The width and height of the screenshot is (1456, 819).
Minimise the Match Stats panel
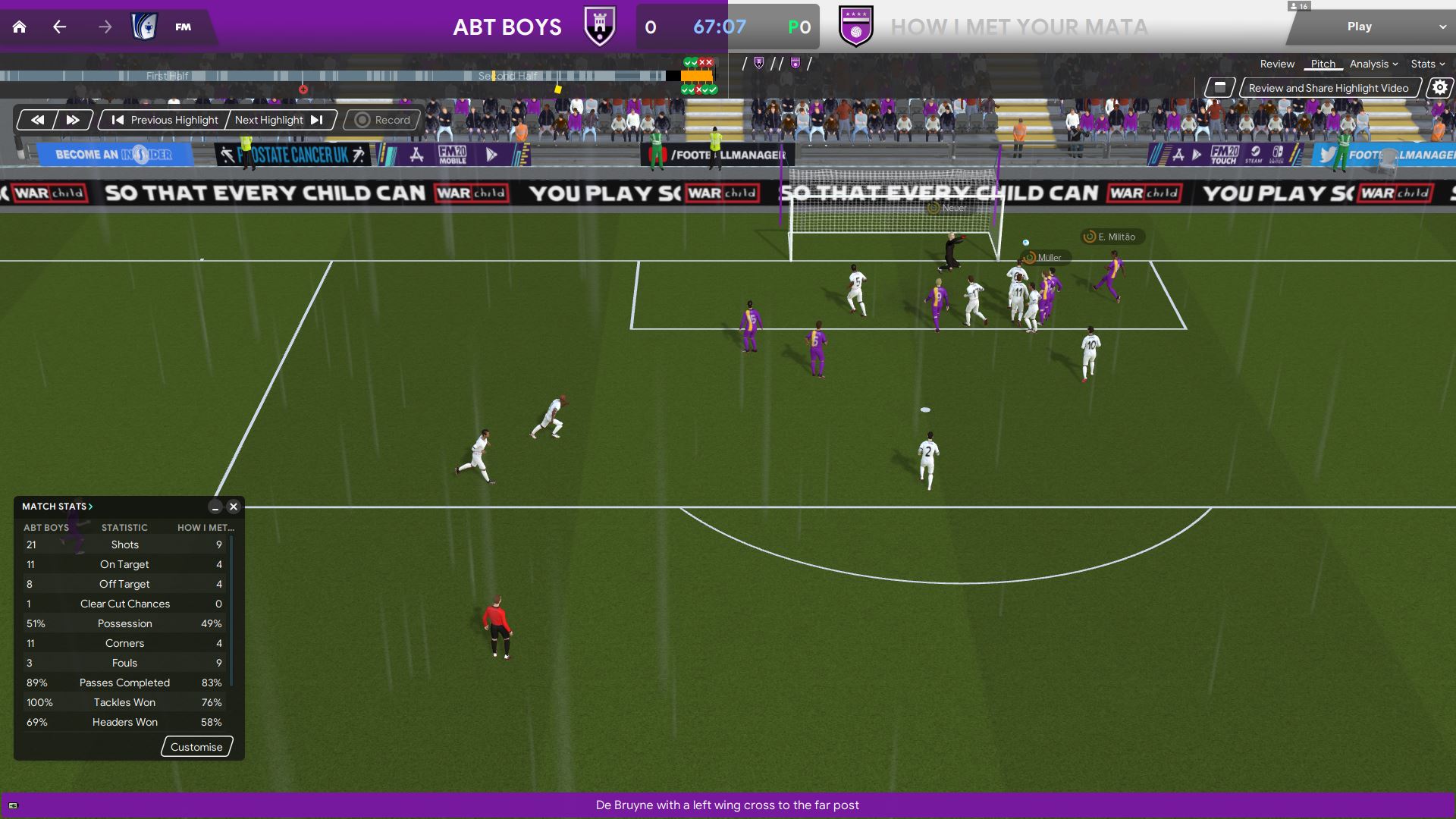(215, 507)
